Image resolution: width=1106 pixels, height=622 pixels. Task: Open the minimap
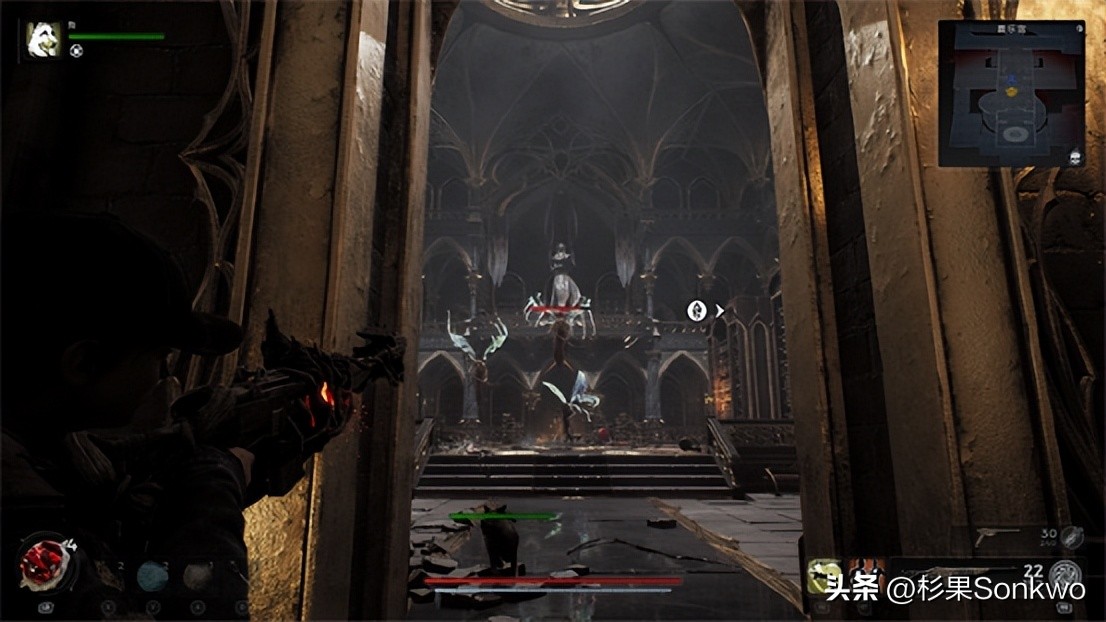pyautogui.click(x=1011, y=93)
